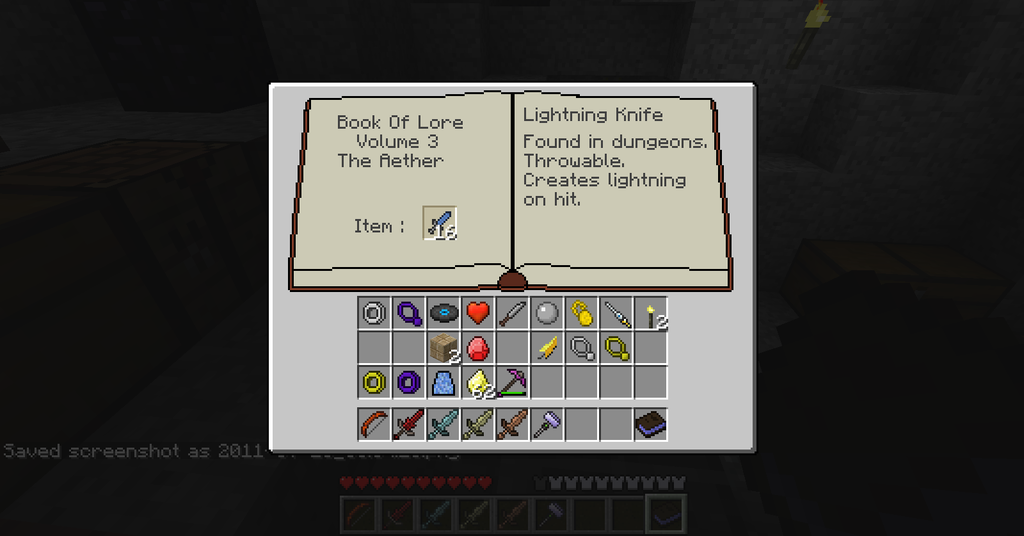Select the white ring in the inventory
Image resolution: width=1024 pixels, height=536 pixels.
pyautogui.click(x=374, y=313)
